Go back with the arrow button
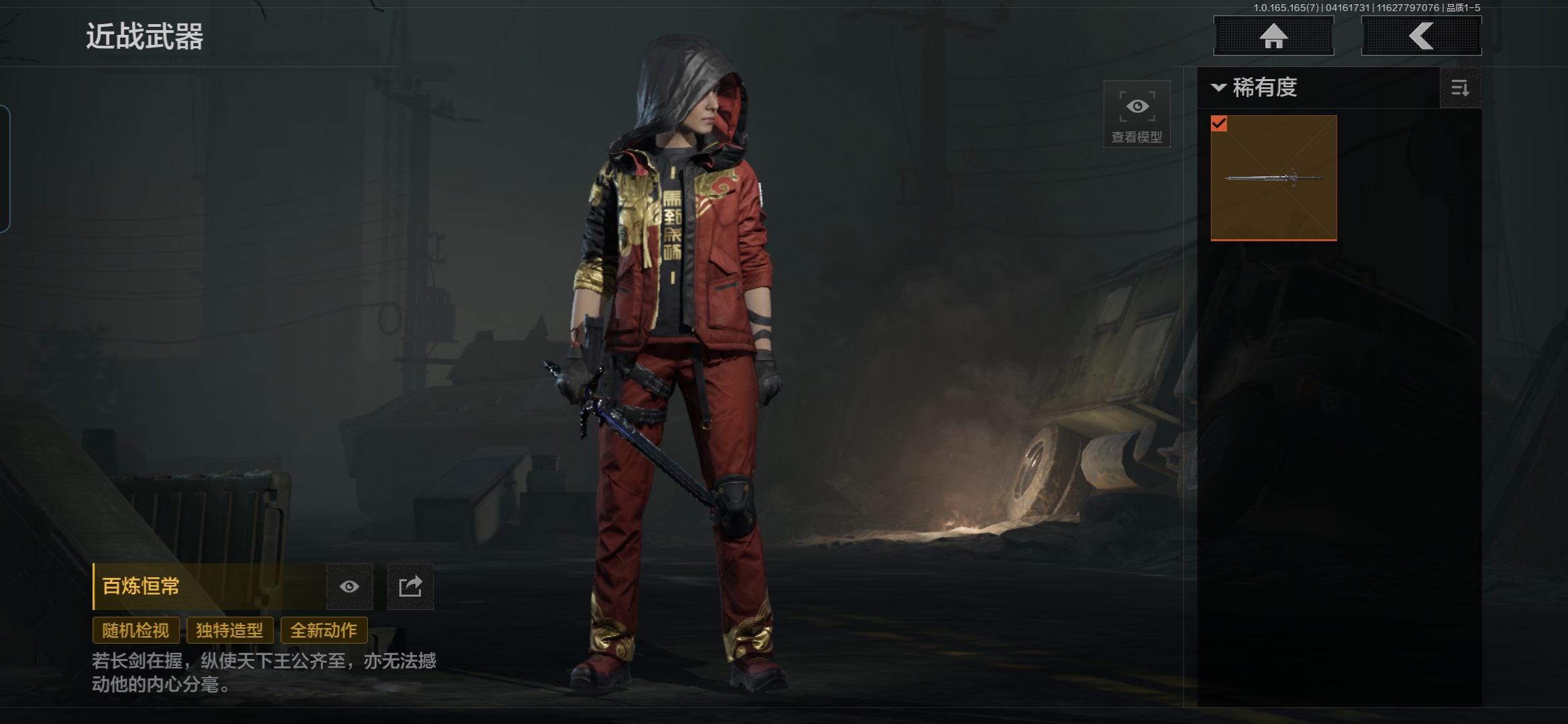 click(1421, 36)
